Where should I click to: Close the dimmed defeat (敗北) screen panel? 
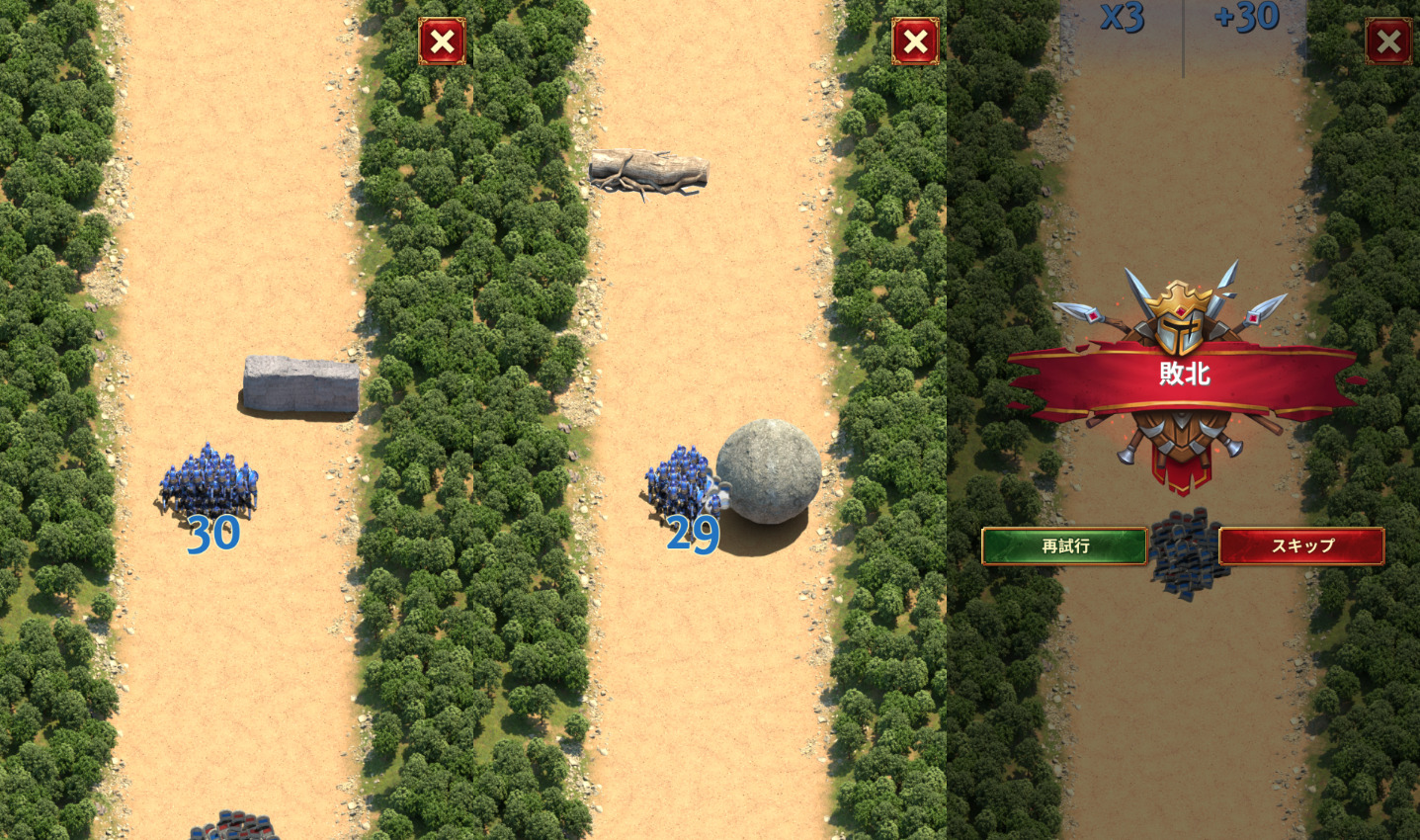pos(1388,42)
